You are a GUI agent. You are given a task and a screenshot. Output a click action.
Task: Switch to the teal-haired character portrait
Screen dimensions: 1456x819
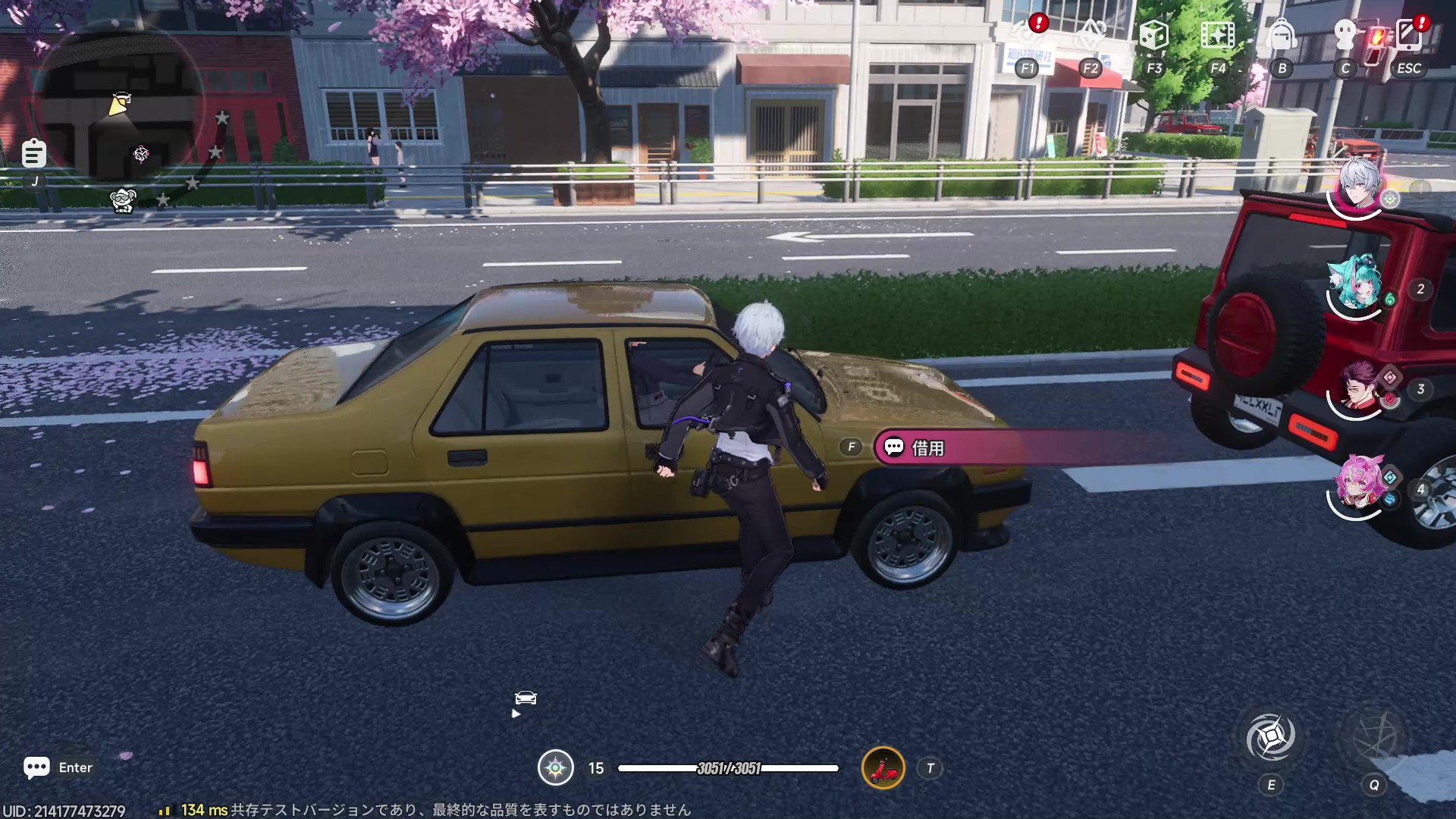click(1357, 284)
